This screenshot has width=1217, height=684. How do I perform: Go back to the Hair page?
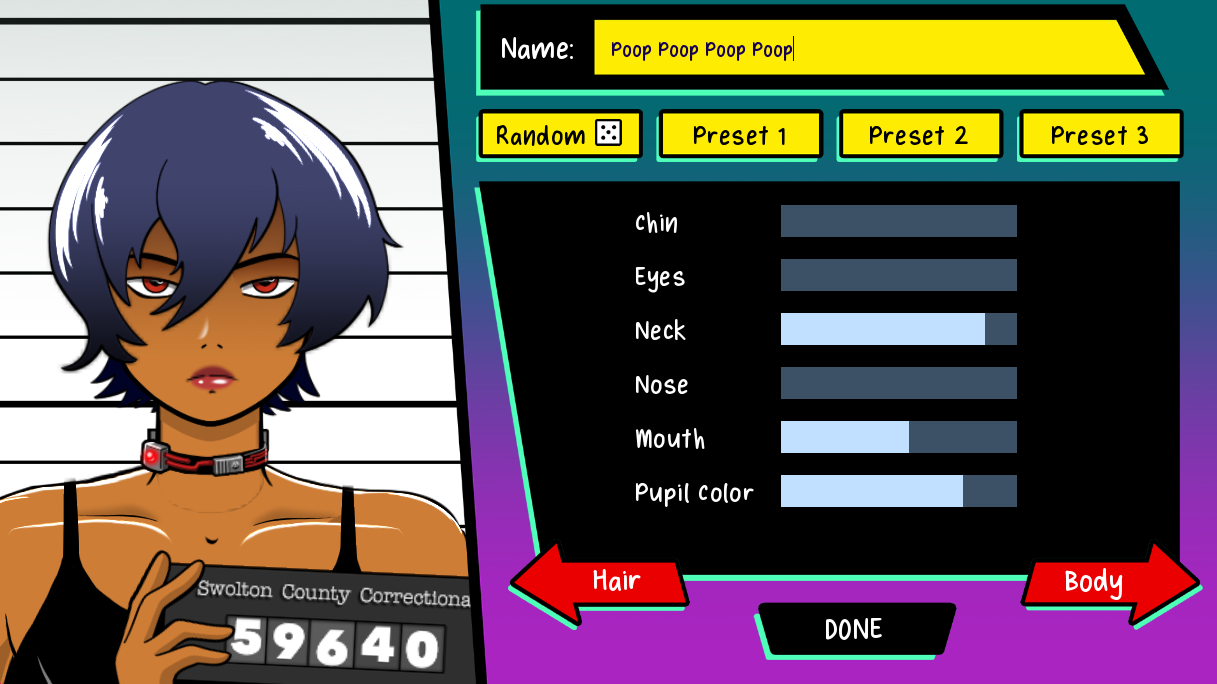point(603,582)
